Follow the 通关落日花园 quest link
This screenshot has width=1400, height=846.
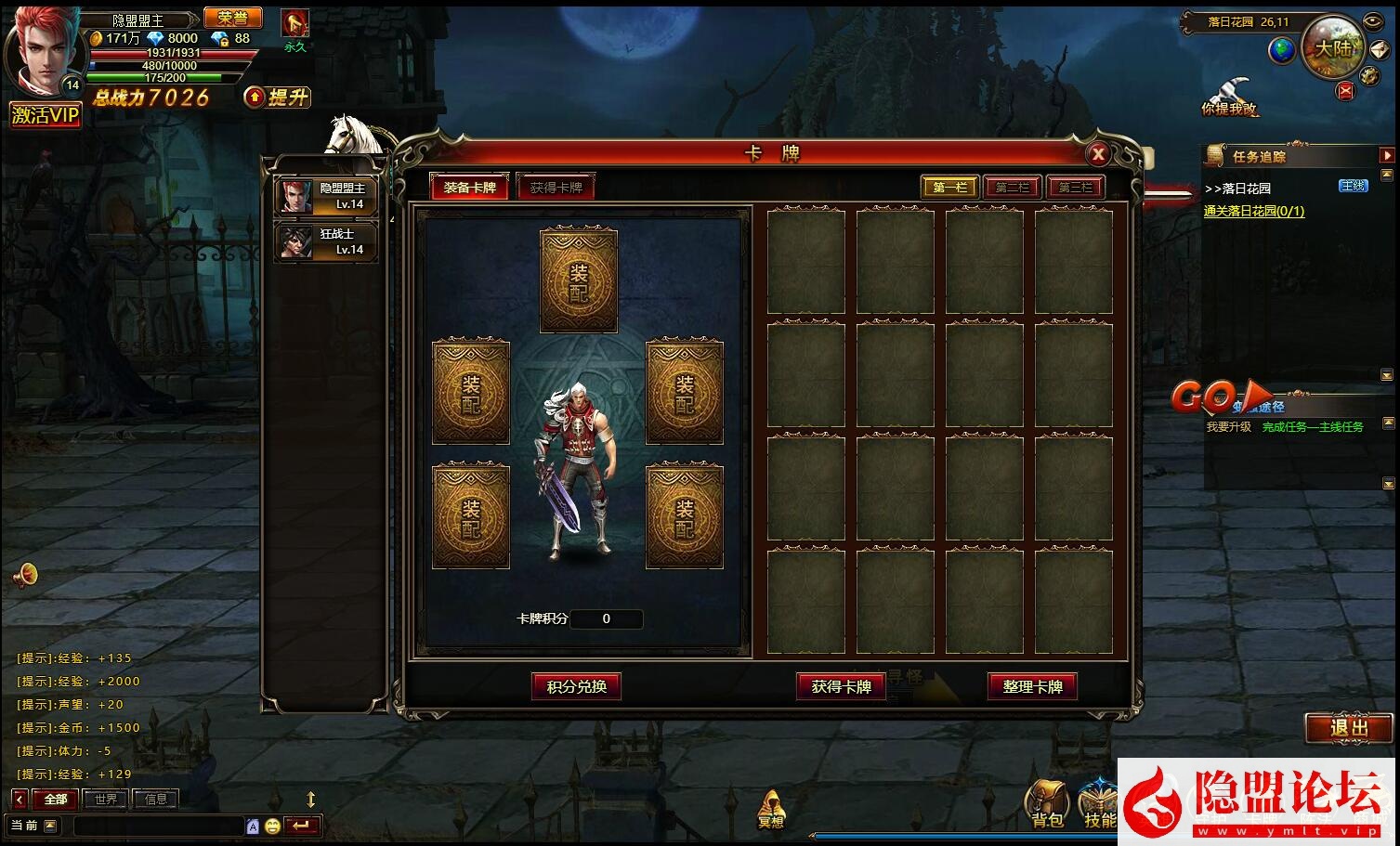point(1253,212)
